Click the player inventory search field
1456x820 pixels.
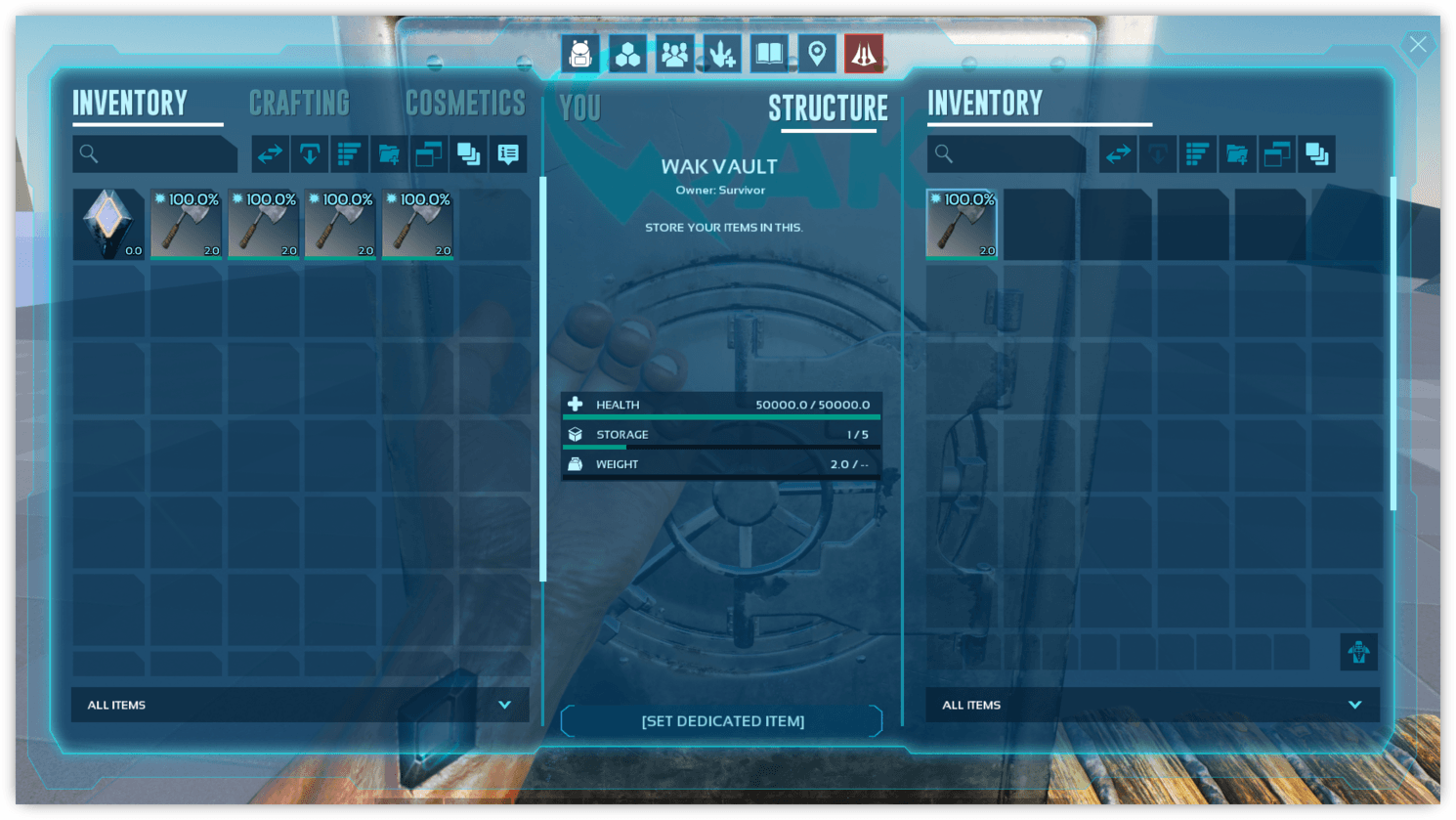pos(156,153)
